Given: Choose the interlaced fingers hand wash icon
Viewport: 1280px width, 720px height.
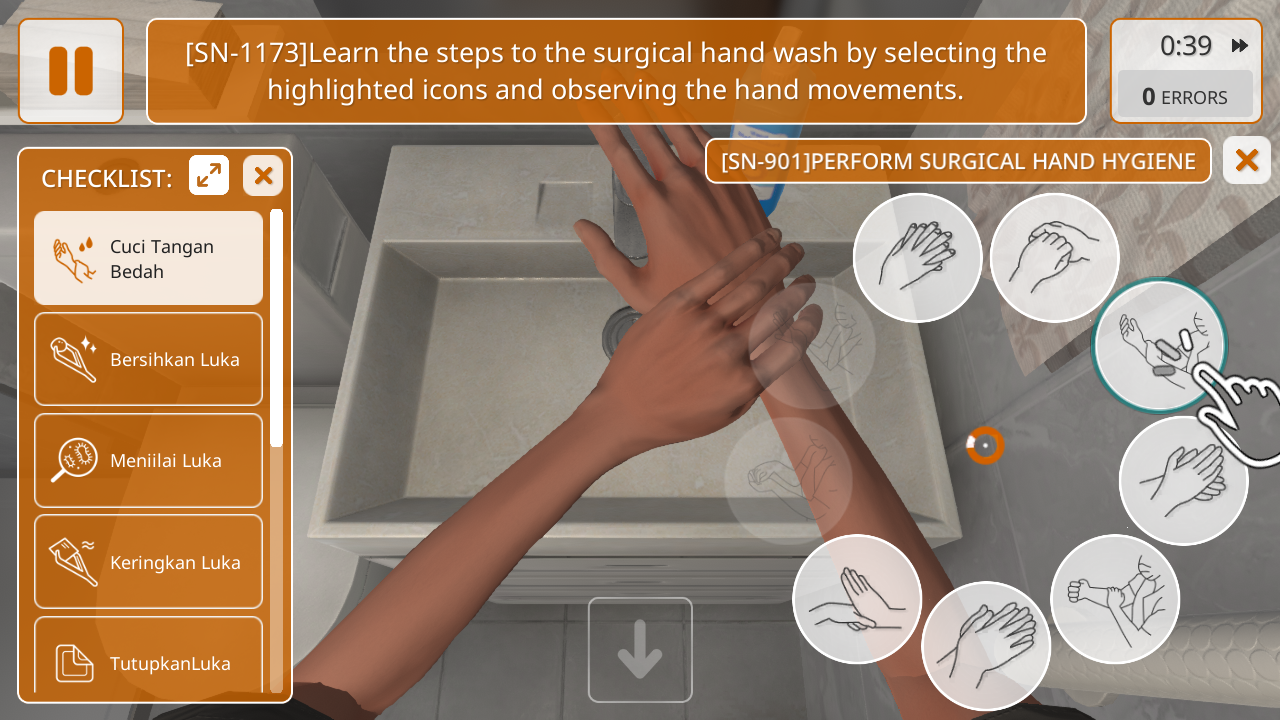Looking at the screenshot, I should pos(917,258).
